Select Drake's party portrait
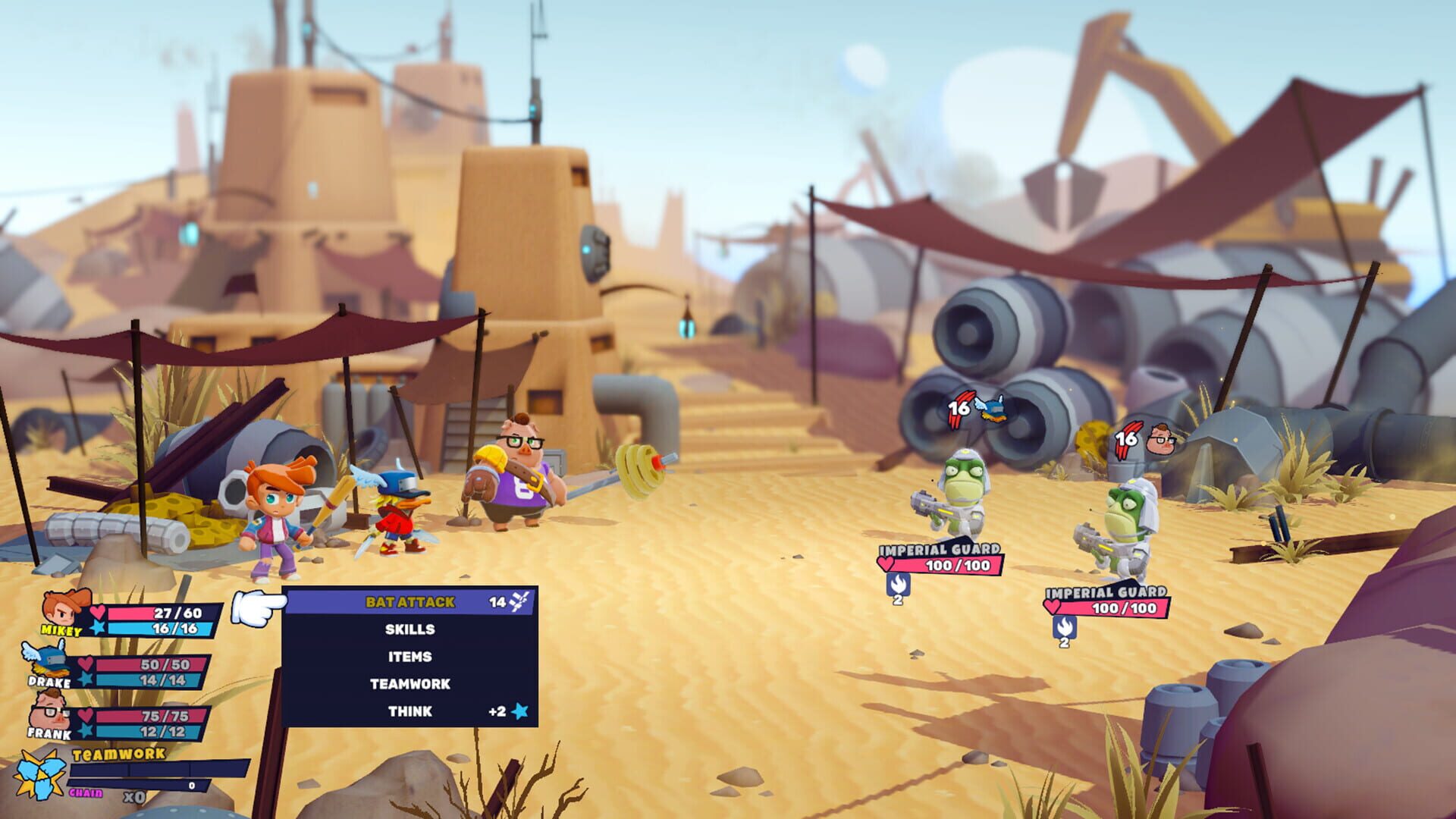Screen dimensions: 1456x819 49,662
